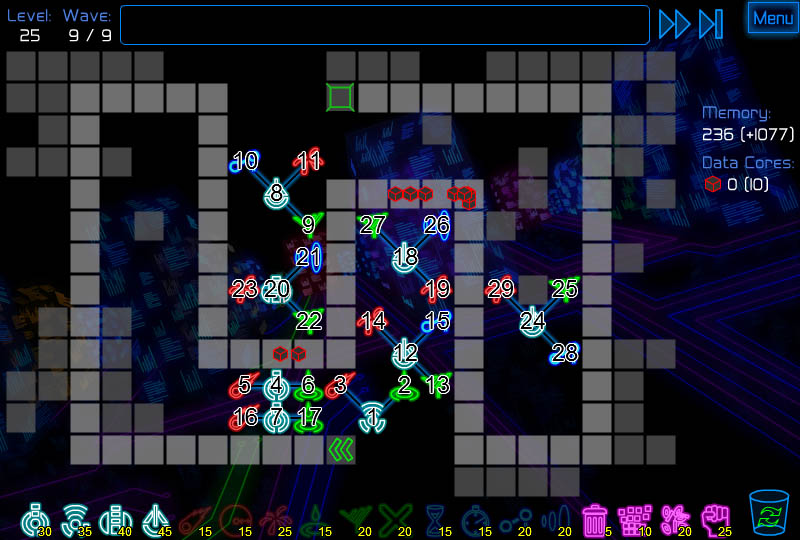
Task: Activate the magenta trash can ability
Action: pos(595,519)
